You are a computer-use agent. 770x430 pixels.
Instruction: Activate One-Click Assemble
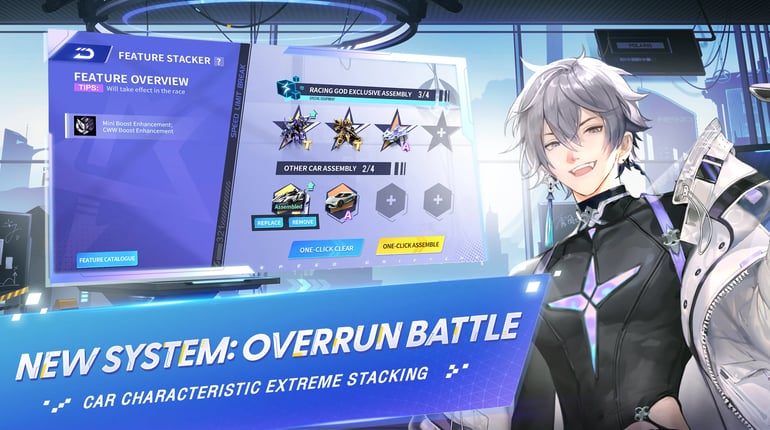click(410, 244)
